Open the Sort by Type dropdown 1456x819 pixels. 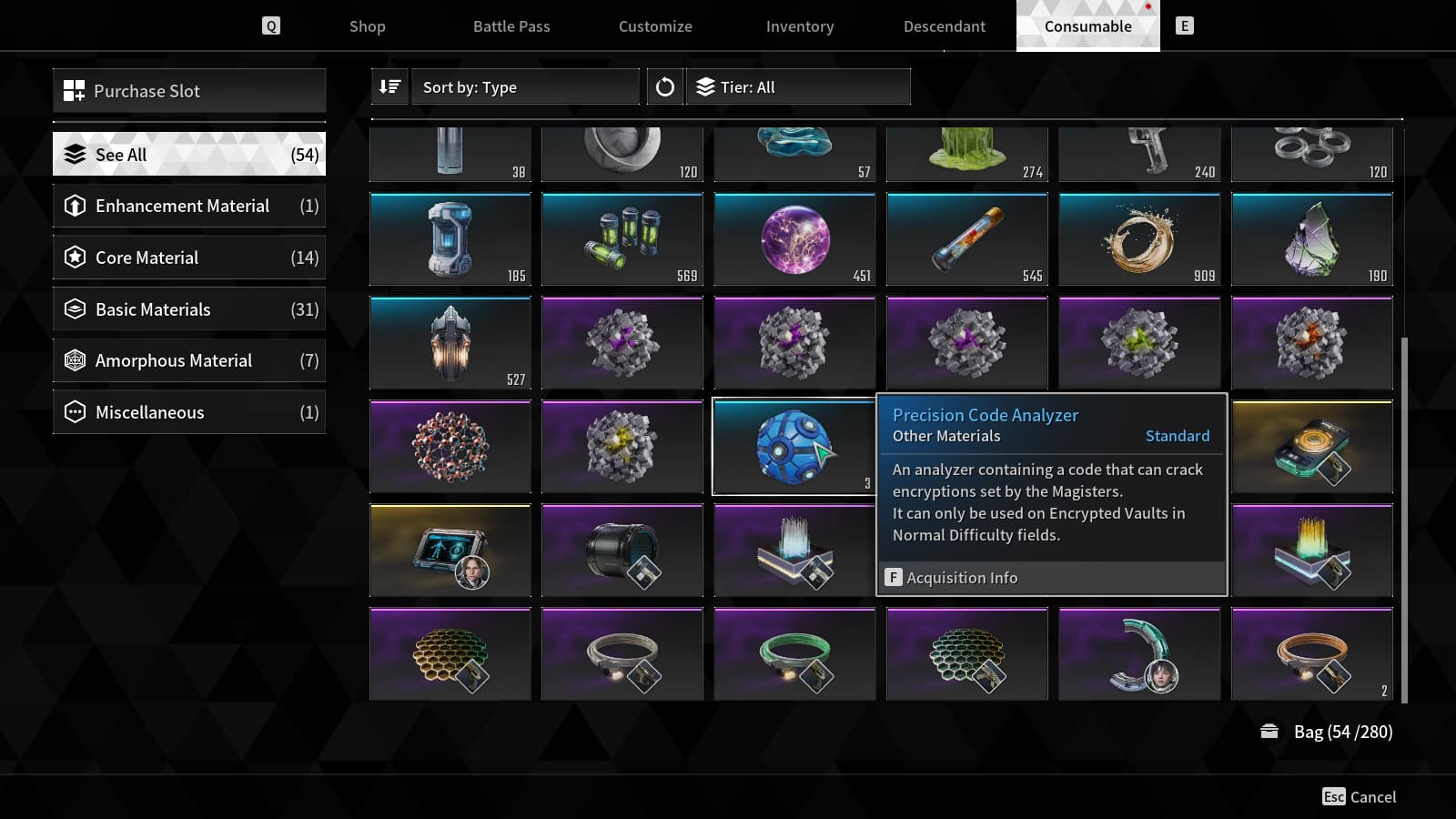525,87
